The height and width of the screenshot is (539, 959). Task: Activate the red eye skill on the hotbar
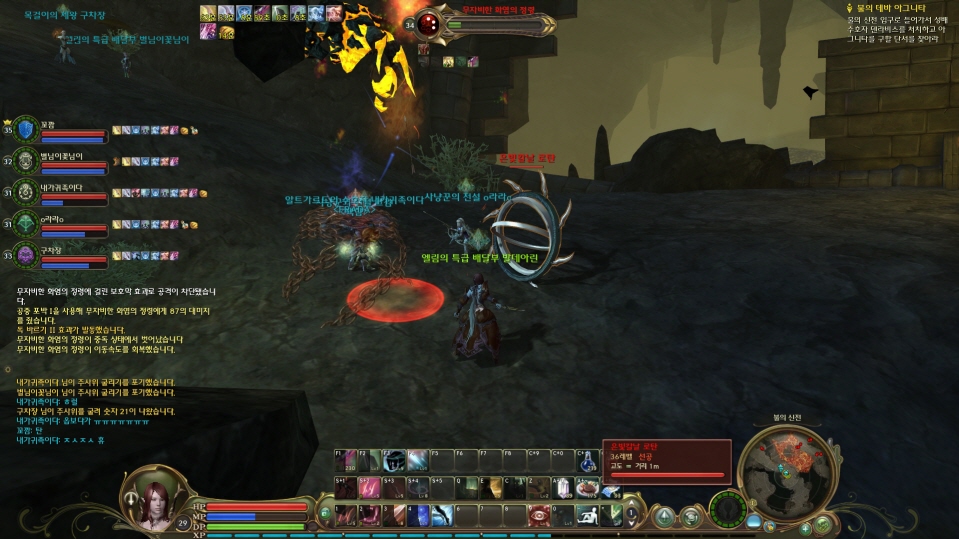click(x=539, y=514)
